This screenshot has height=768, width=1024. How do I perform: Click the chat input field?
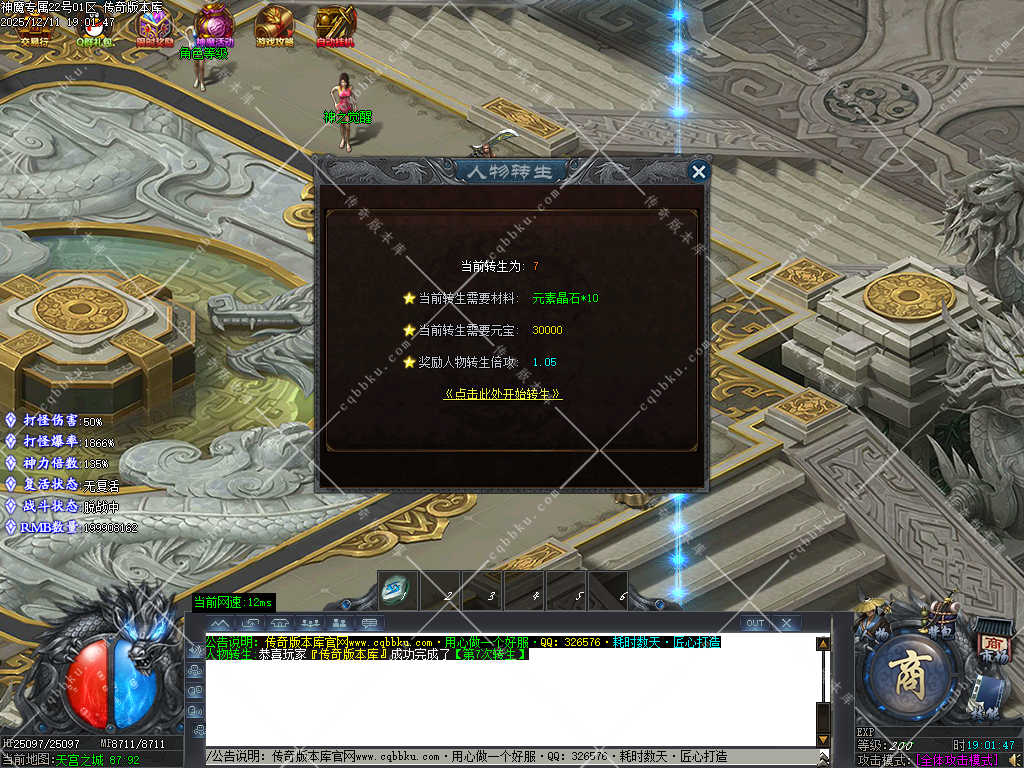tap(510, 757)
